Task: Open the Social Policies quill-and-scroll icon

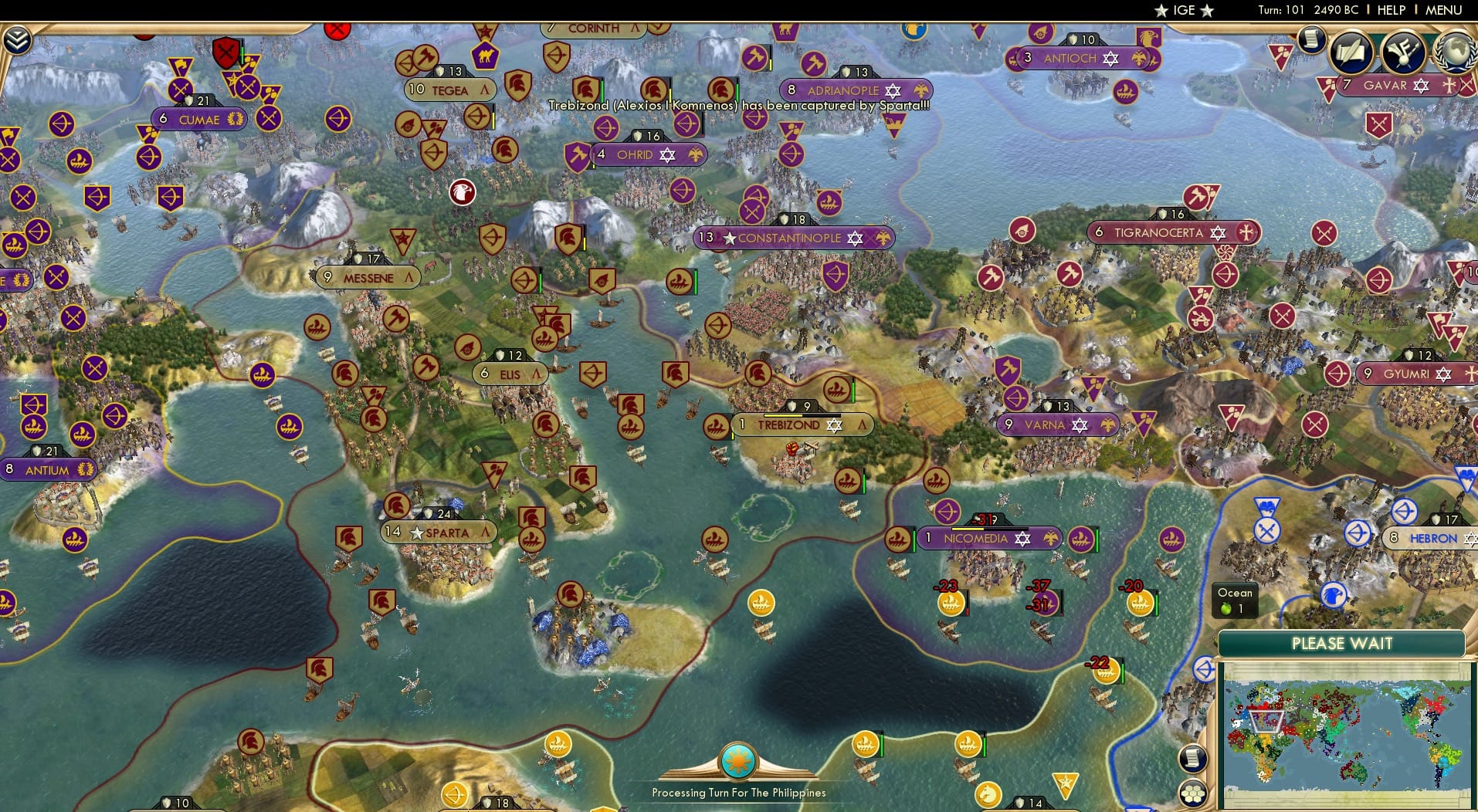Action: pyautogui.click(x=1352, y=49)
